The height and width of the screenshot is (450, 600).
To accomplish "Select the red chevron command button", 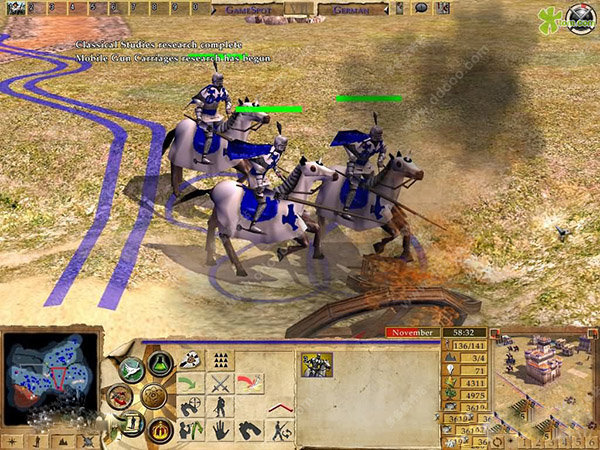I will coord(279,408).
